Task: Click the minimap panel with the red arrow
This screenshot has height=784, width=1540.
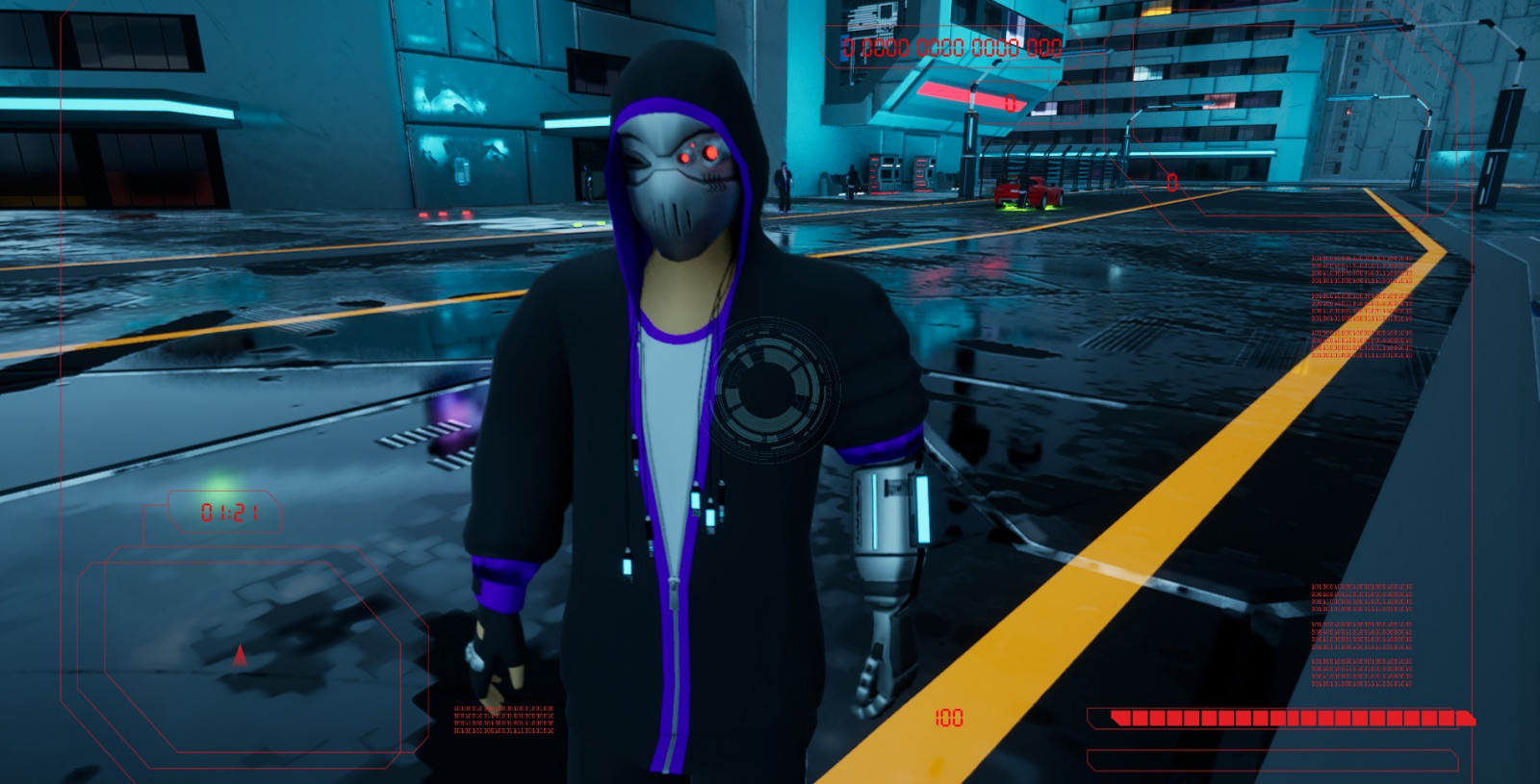Action: (252, 650)
